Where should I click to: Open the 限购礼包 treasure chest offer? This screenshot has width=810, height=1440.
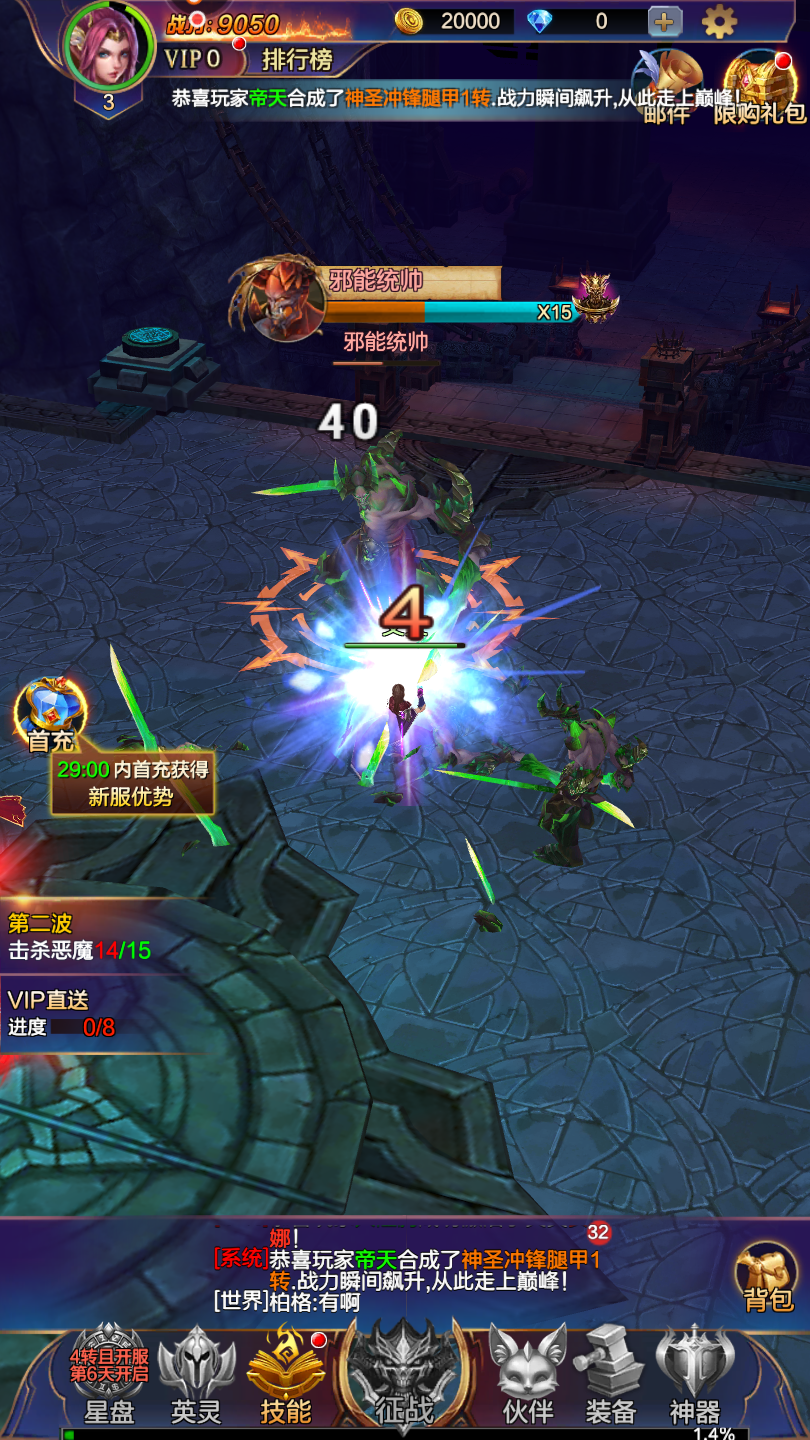click(760, 85)
